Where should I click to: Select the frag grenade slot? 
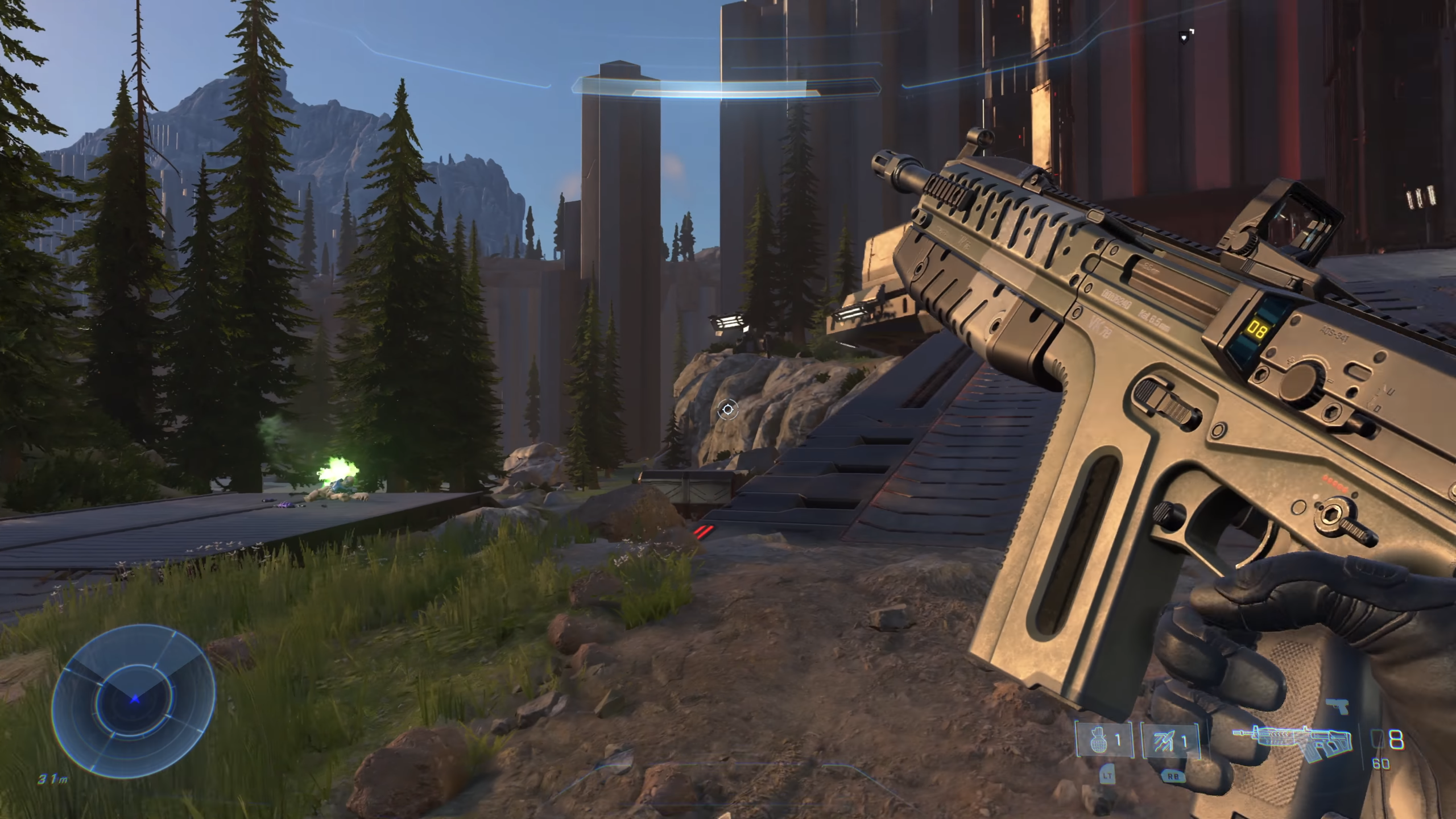pyautogui.click(x=1104, y=741)
